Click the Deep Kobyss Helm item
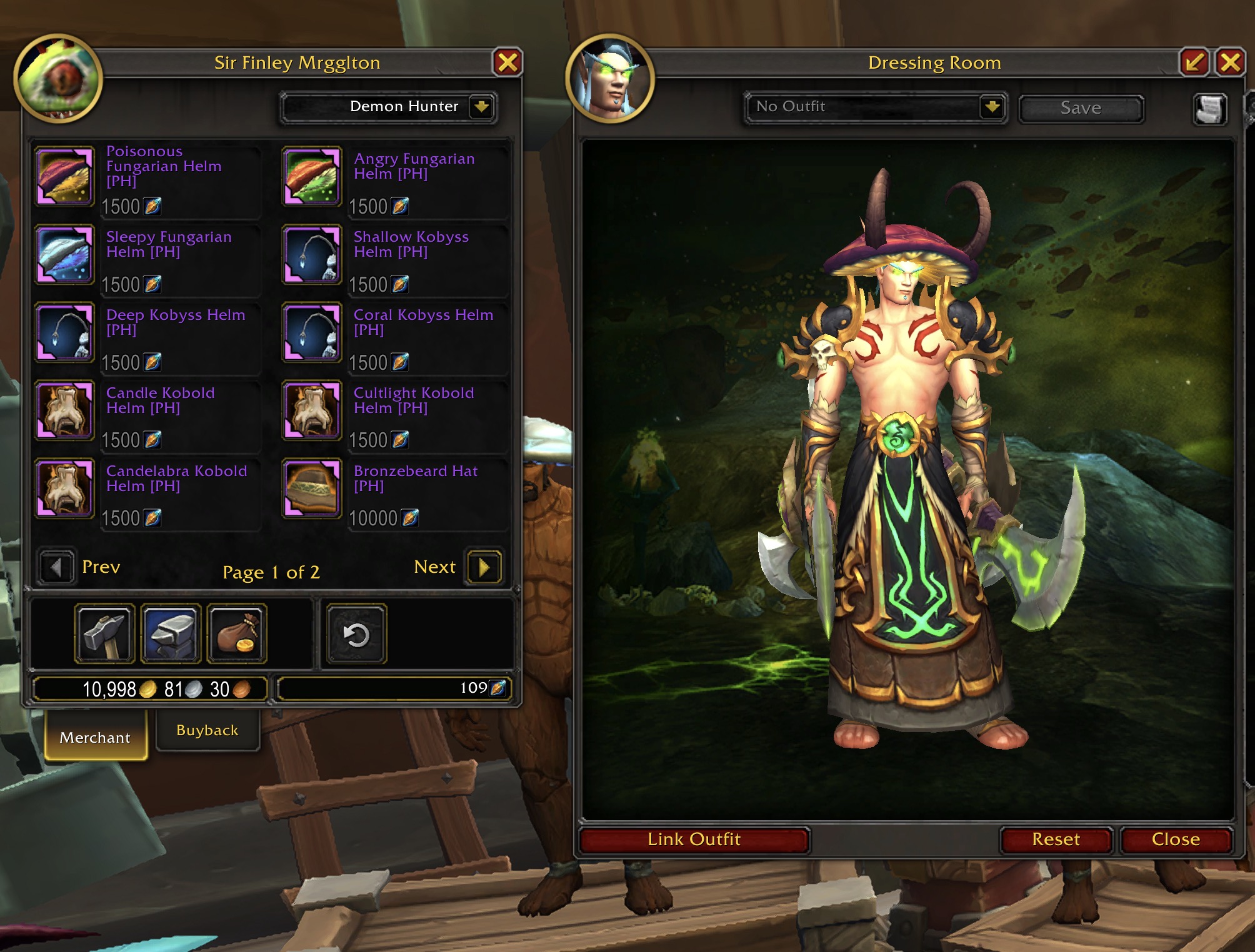The width and height of the screenshot is (1255, 952). [x=65, y=332]
